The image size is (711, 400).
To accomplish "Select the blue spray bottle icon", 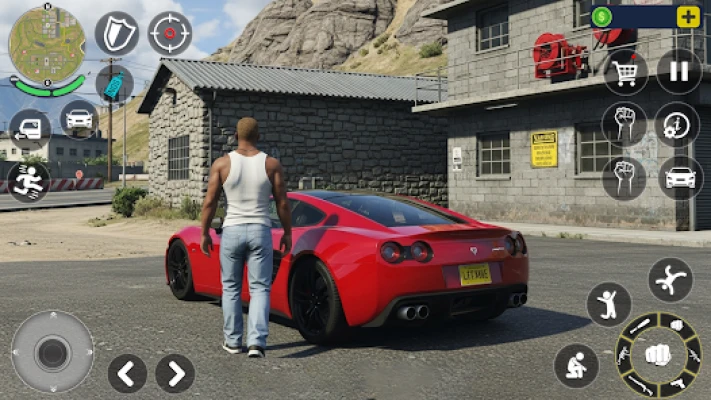I will [x=115, y=85].
